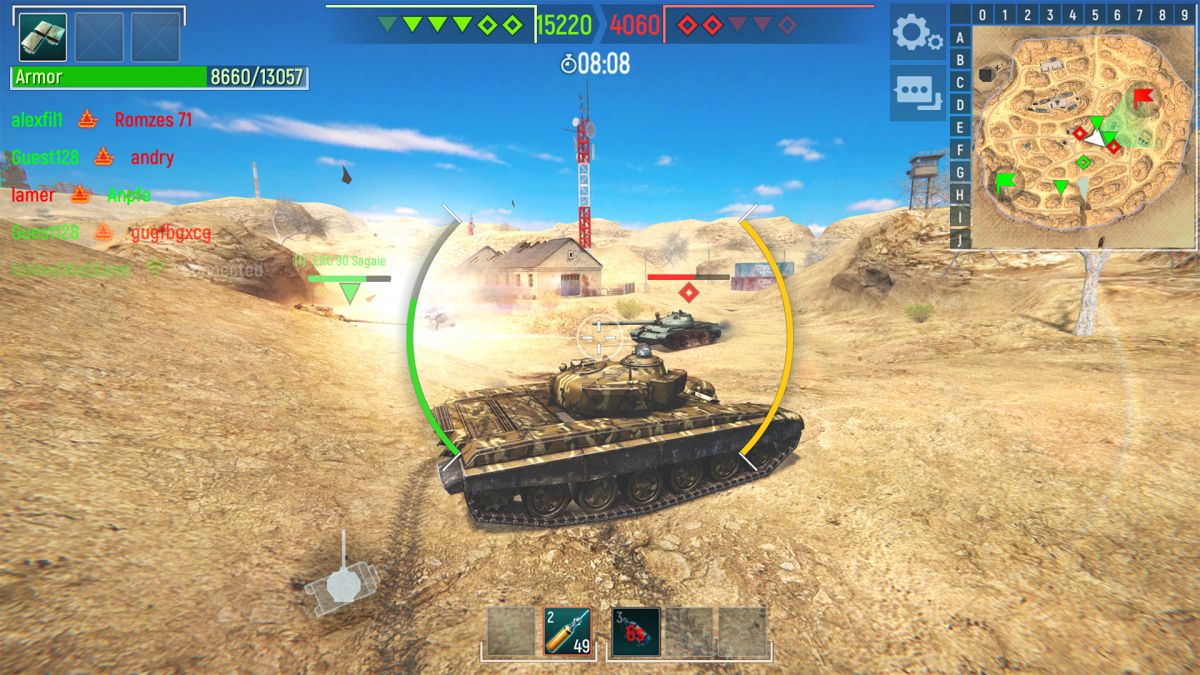Select player alexfil1 in the kill feed
The width and height of the screenshot is (1200, 675).
(x=38, y=120)
